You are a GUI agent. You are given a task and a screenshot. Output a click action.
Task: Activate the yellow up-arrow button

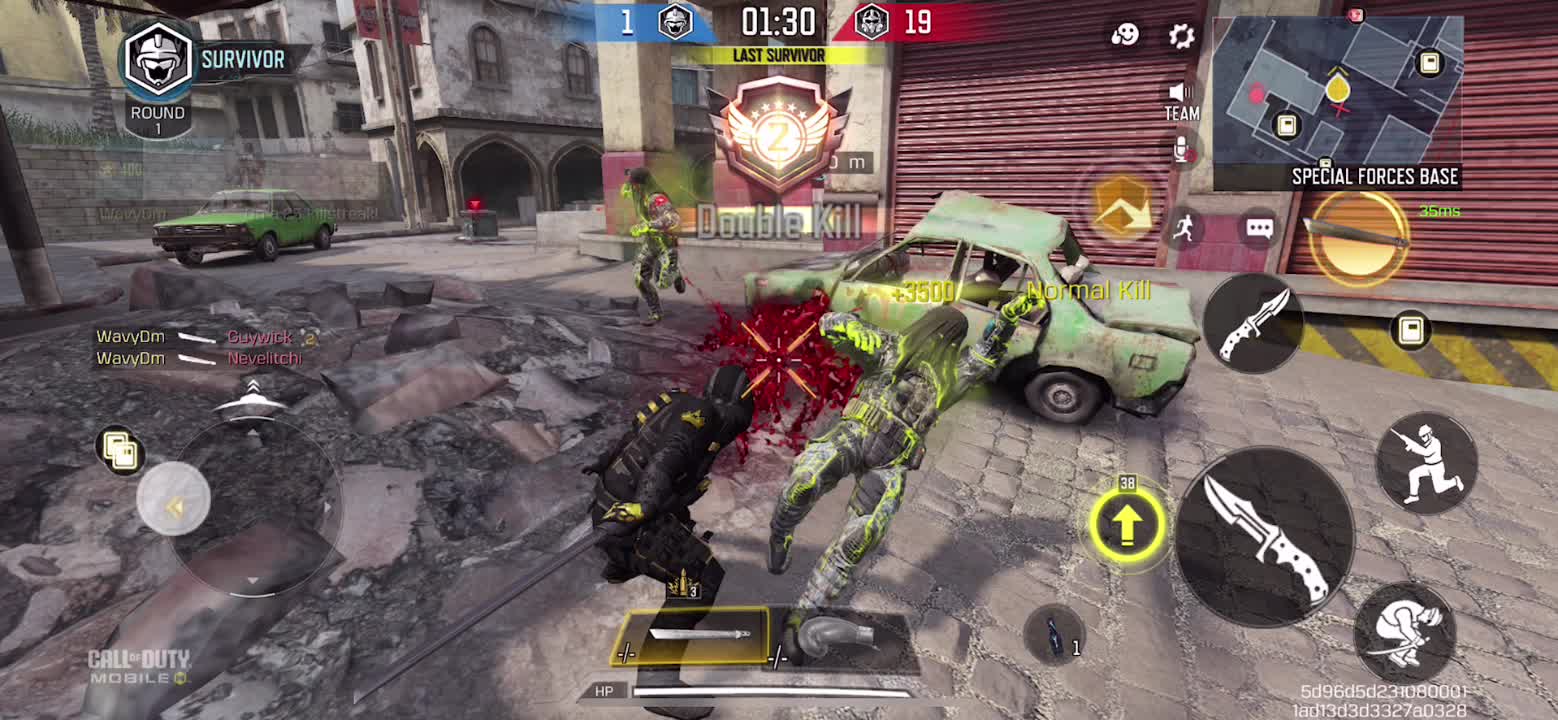click(x=1127, y=523)
